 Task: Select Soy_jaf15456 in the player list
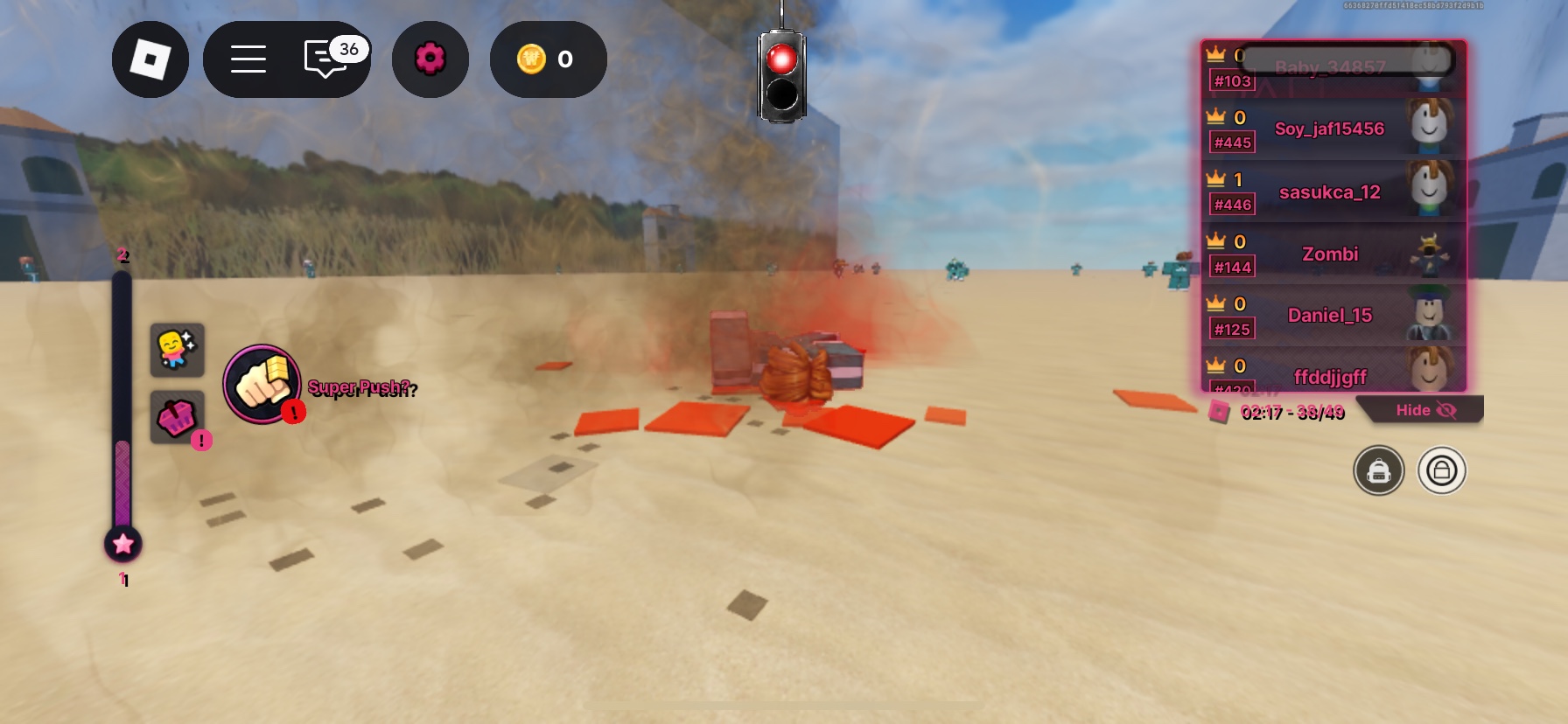1329,129
